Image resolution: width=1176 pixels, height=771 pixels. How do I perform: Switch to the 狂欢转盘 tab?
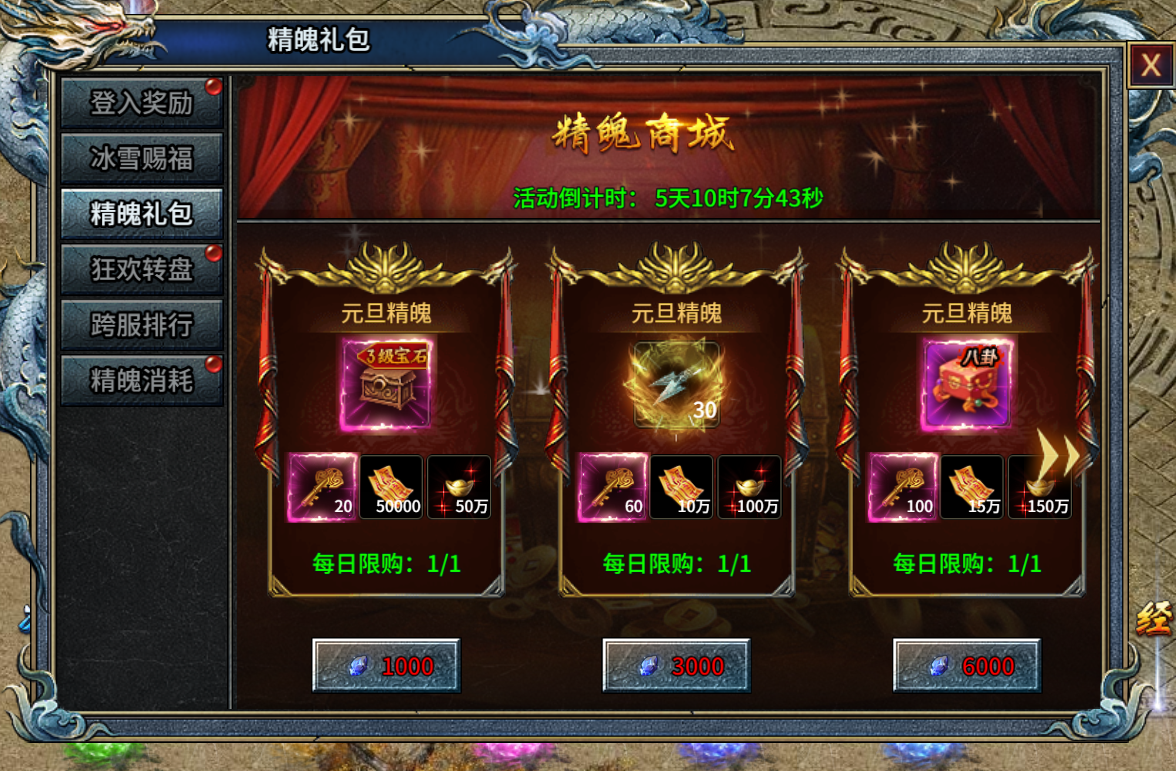click(141, 269)
